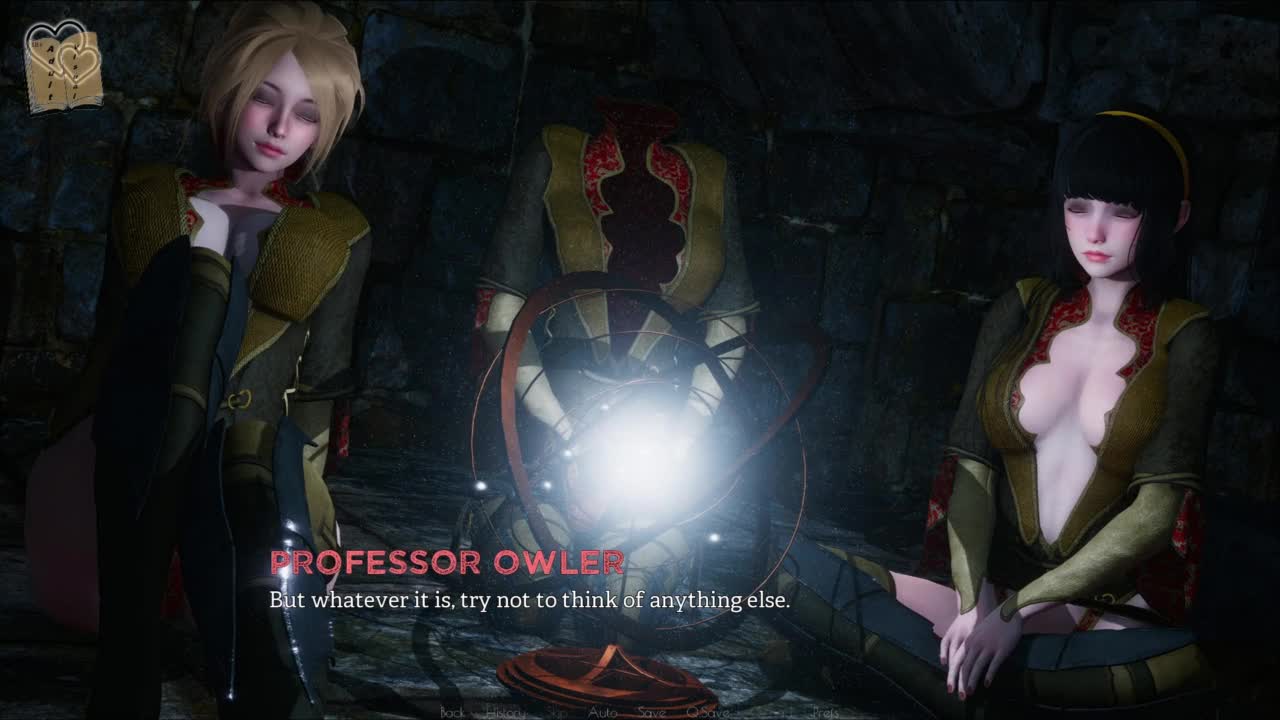
Task: Quick save with Q.Save
Action: coord(707,712)
